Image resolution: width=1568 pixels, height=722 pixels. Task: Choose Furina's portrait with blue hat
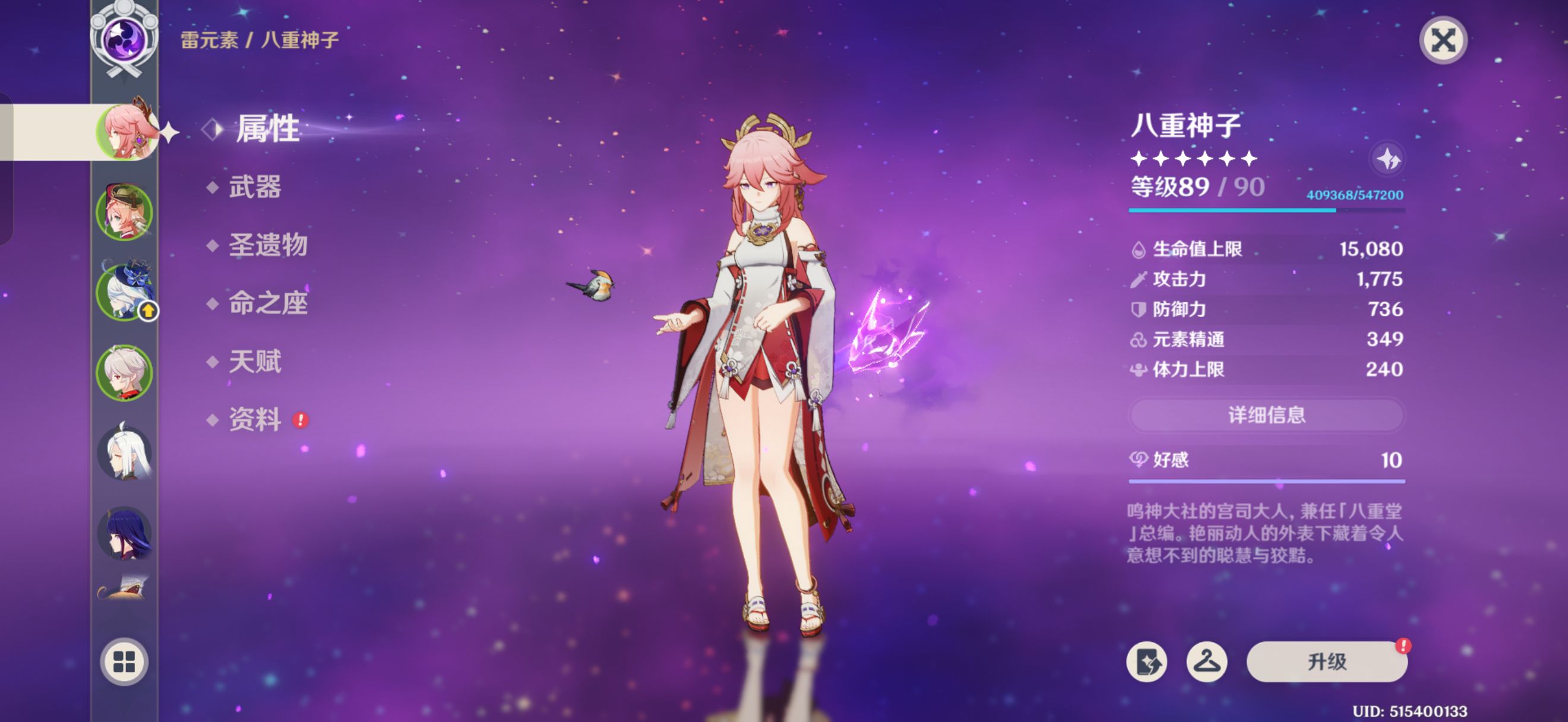[124, 292]
